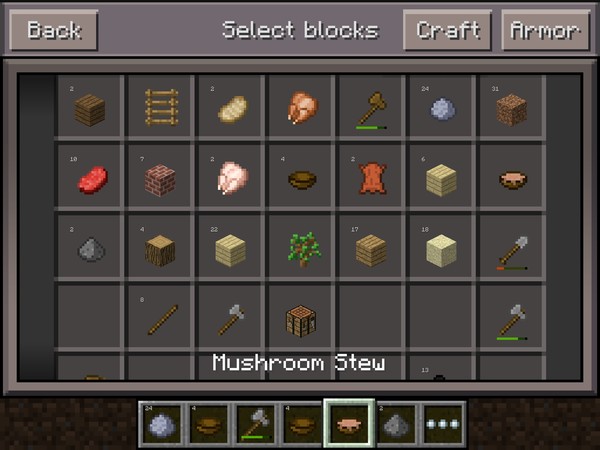
Task: Select the ladder in the inventory
Action: tap(160, 108)
